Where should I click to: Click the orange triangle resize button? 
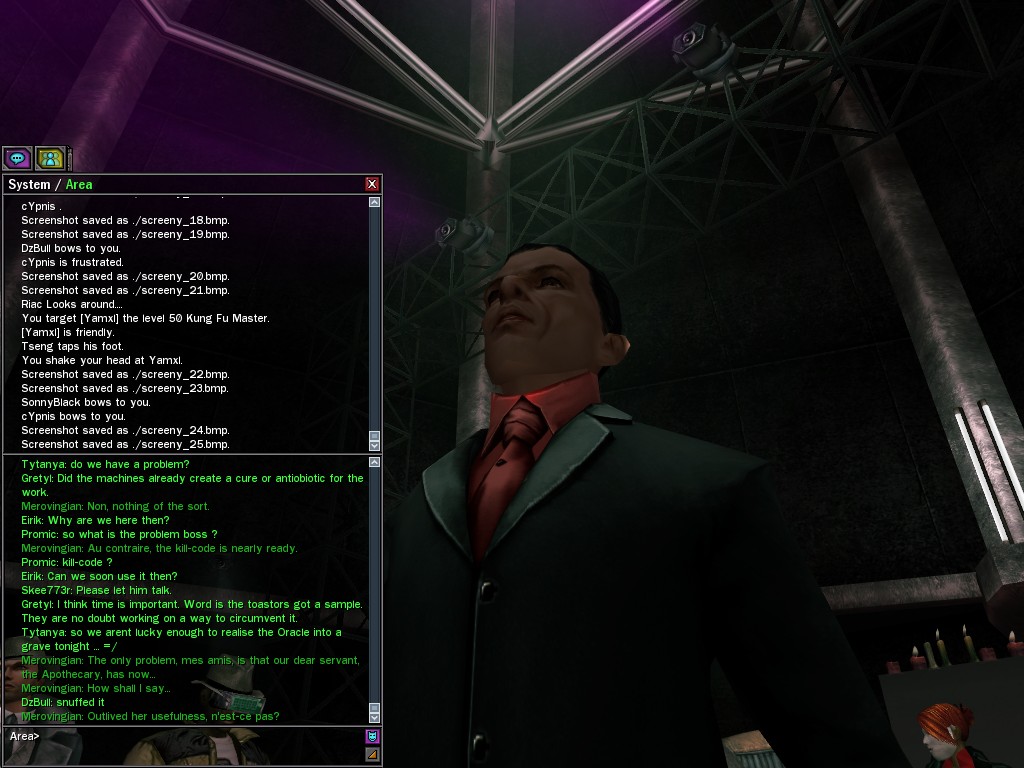tap(372, 754)
